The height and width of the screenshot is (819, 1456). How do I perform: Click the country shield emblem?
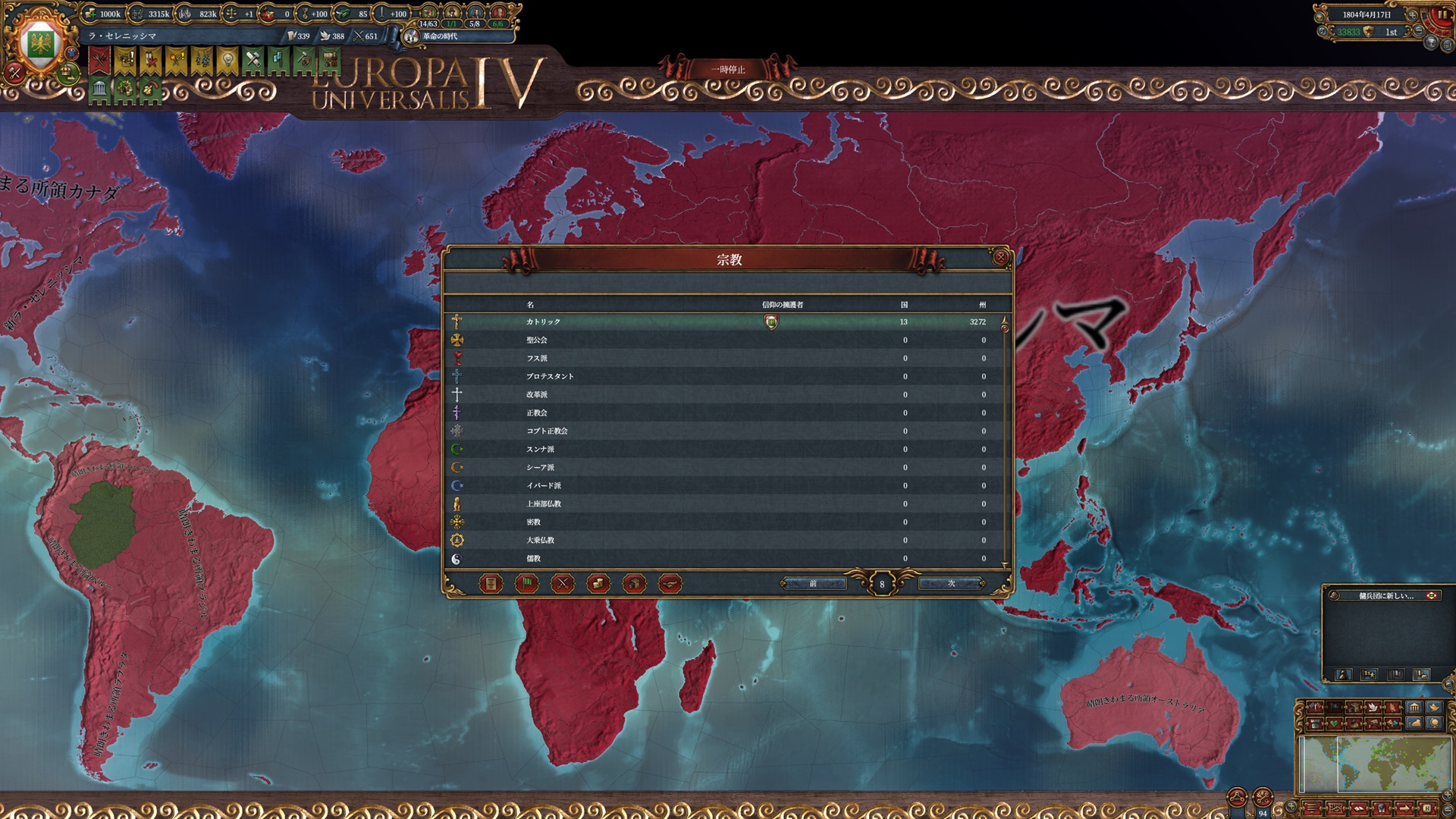tap(39, 44)
